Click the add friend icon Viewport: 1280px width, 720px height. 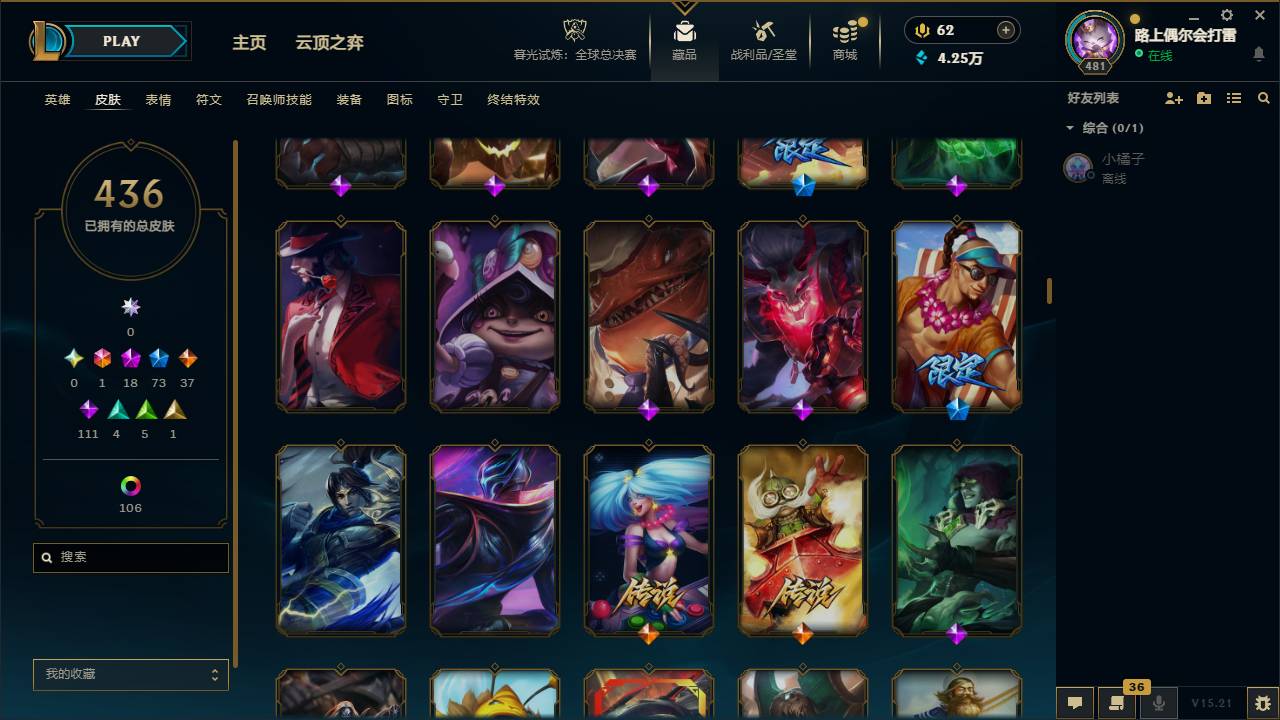[1170, 98]
